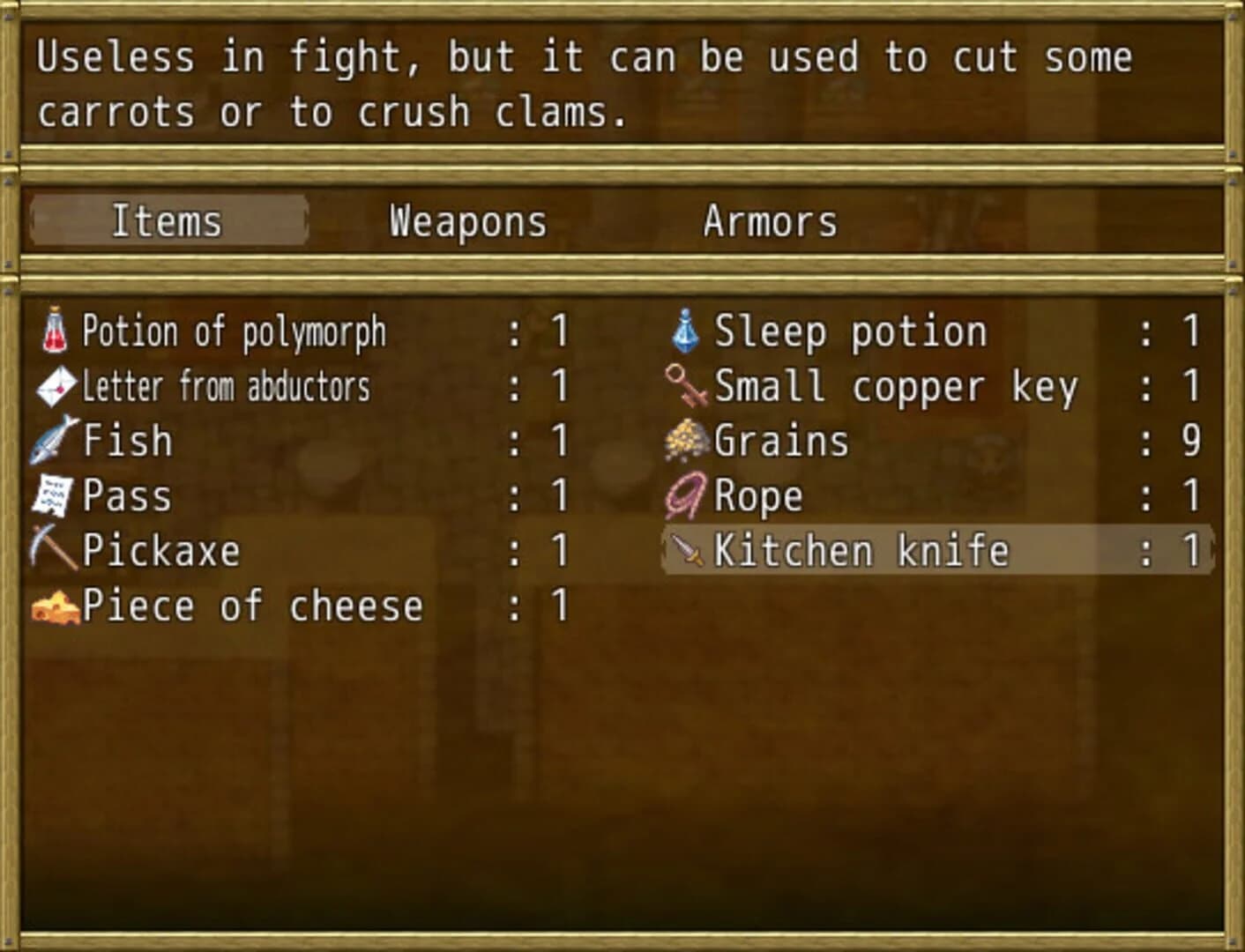Click the Kitchen knife blade icon
Viewport: 1245px width, 952px height.
pos(686,551)
